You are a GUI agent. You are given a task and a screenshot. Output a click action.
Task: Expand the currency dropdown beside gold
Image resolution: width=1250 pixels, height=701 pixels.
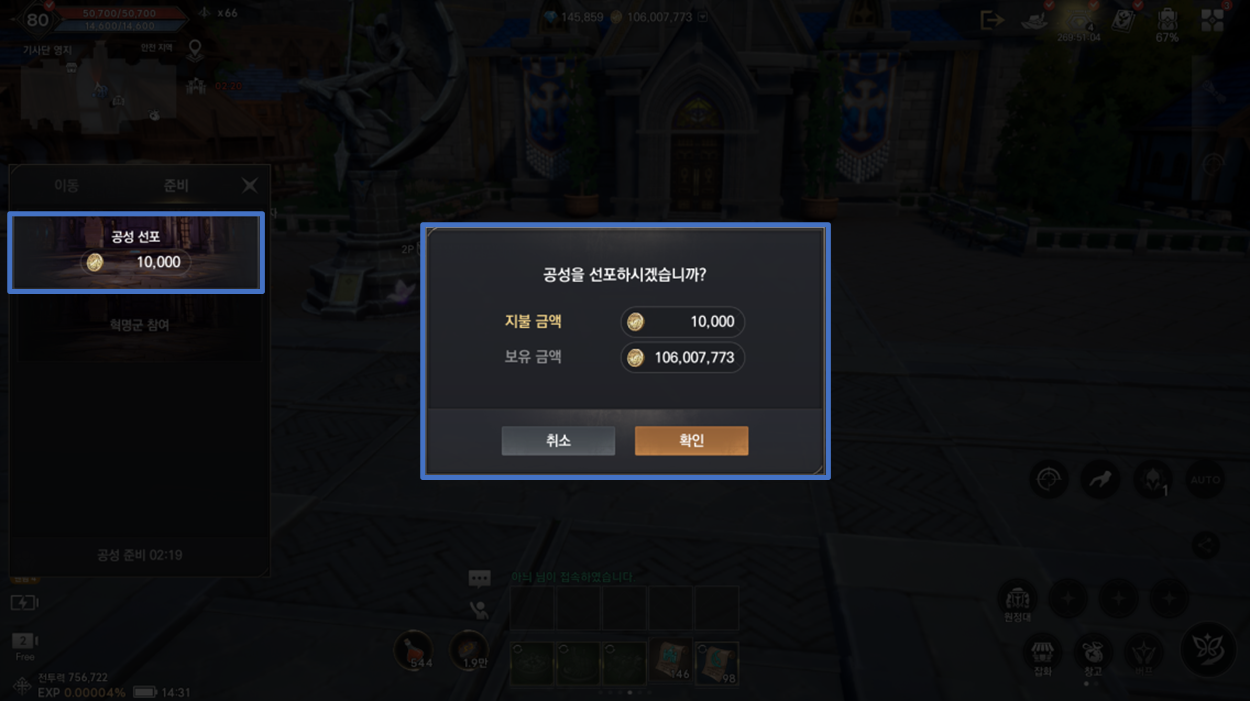pyautogui.click(x=703, y=17)
